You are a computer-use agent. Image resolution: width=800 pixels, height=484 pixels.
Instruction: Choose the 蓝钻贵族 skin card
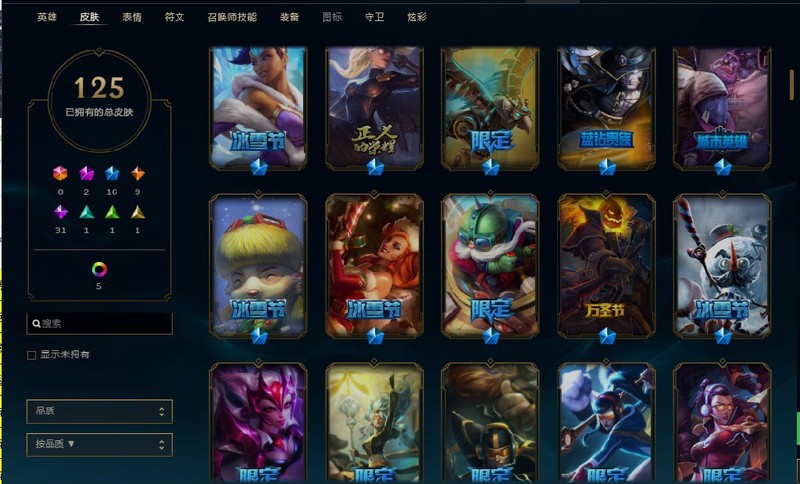click(x=607, y=106)
